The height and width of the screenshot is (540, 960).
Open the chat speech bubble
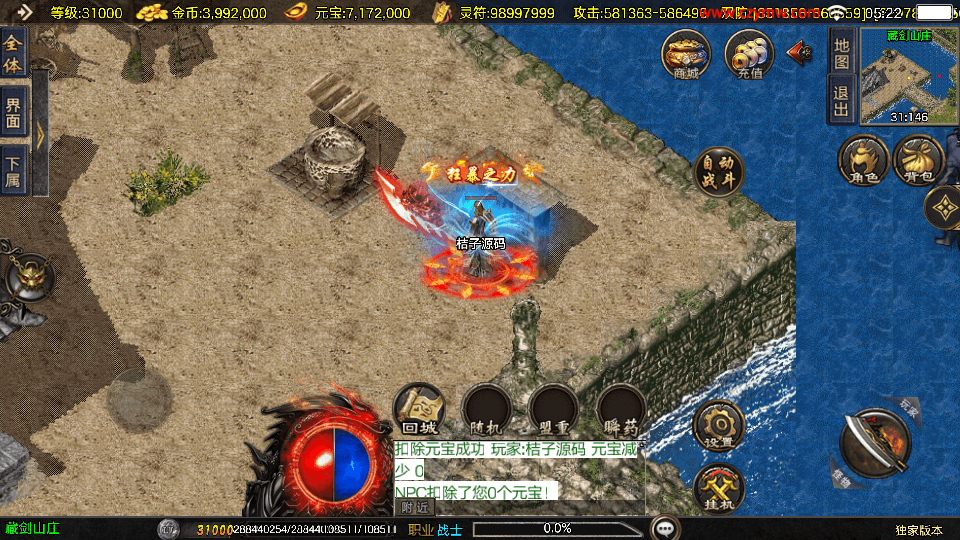click(664, 528)
